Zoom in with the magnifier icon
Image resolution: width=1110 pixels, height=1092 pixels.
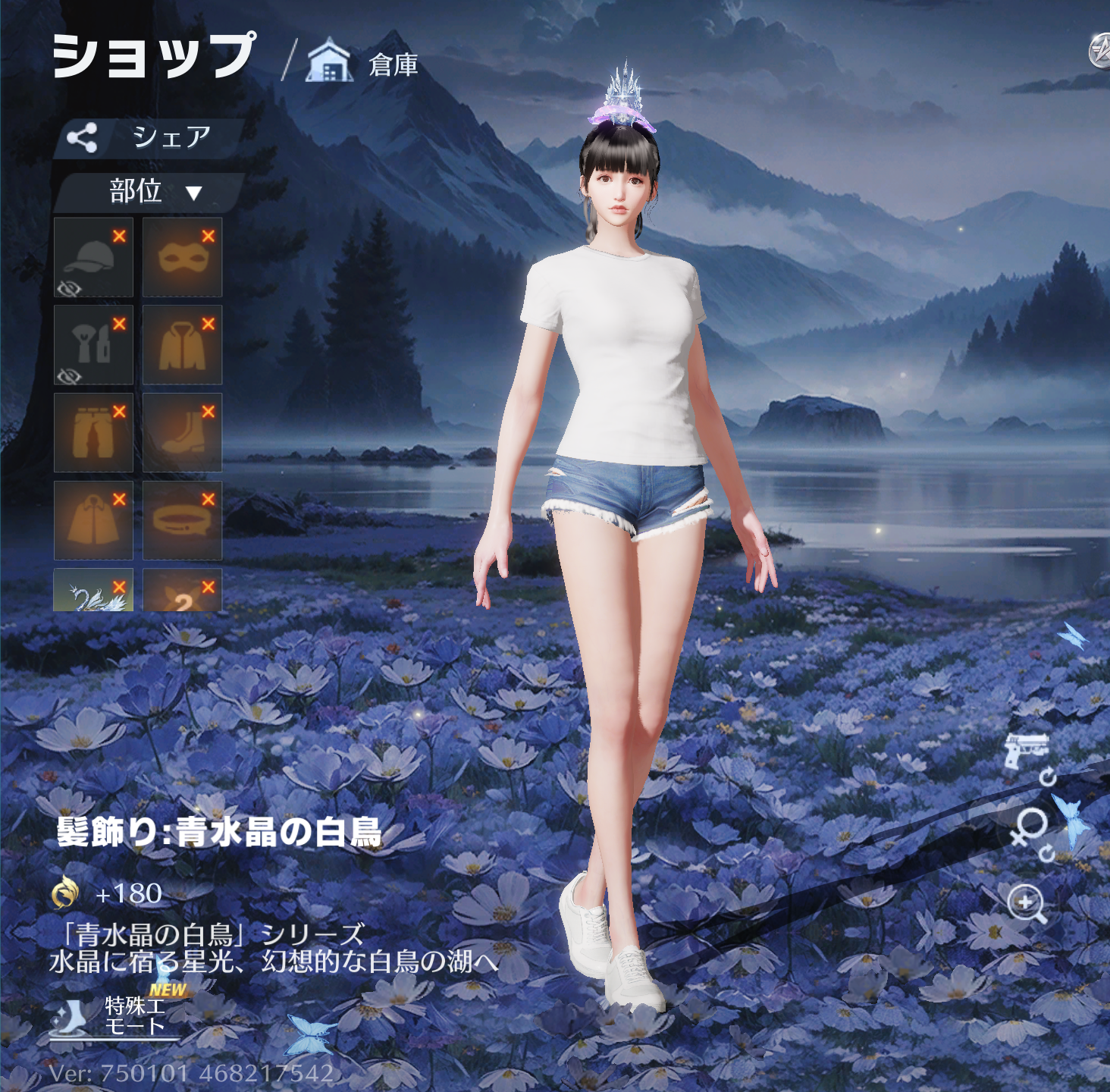(1027, 903)
